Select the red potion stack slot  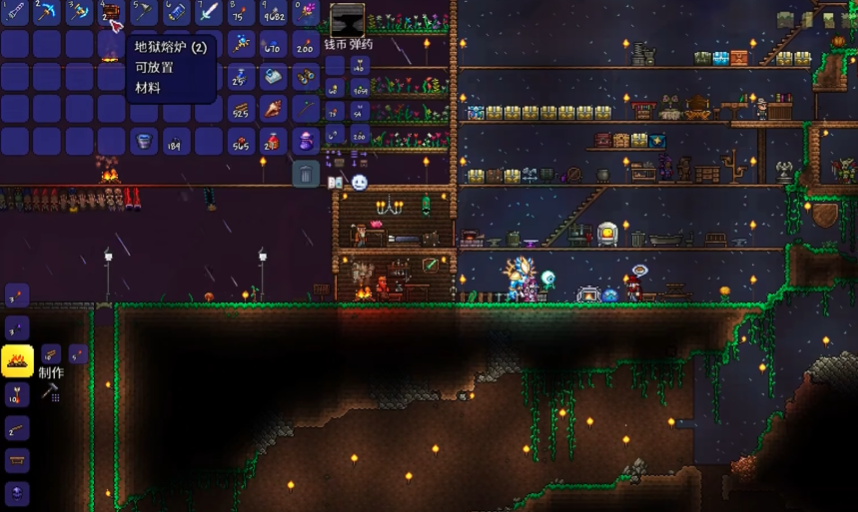tap(273, 142)
